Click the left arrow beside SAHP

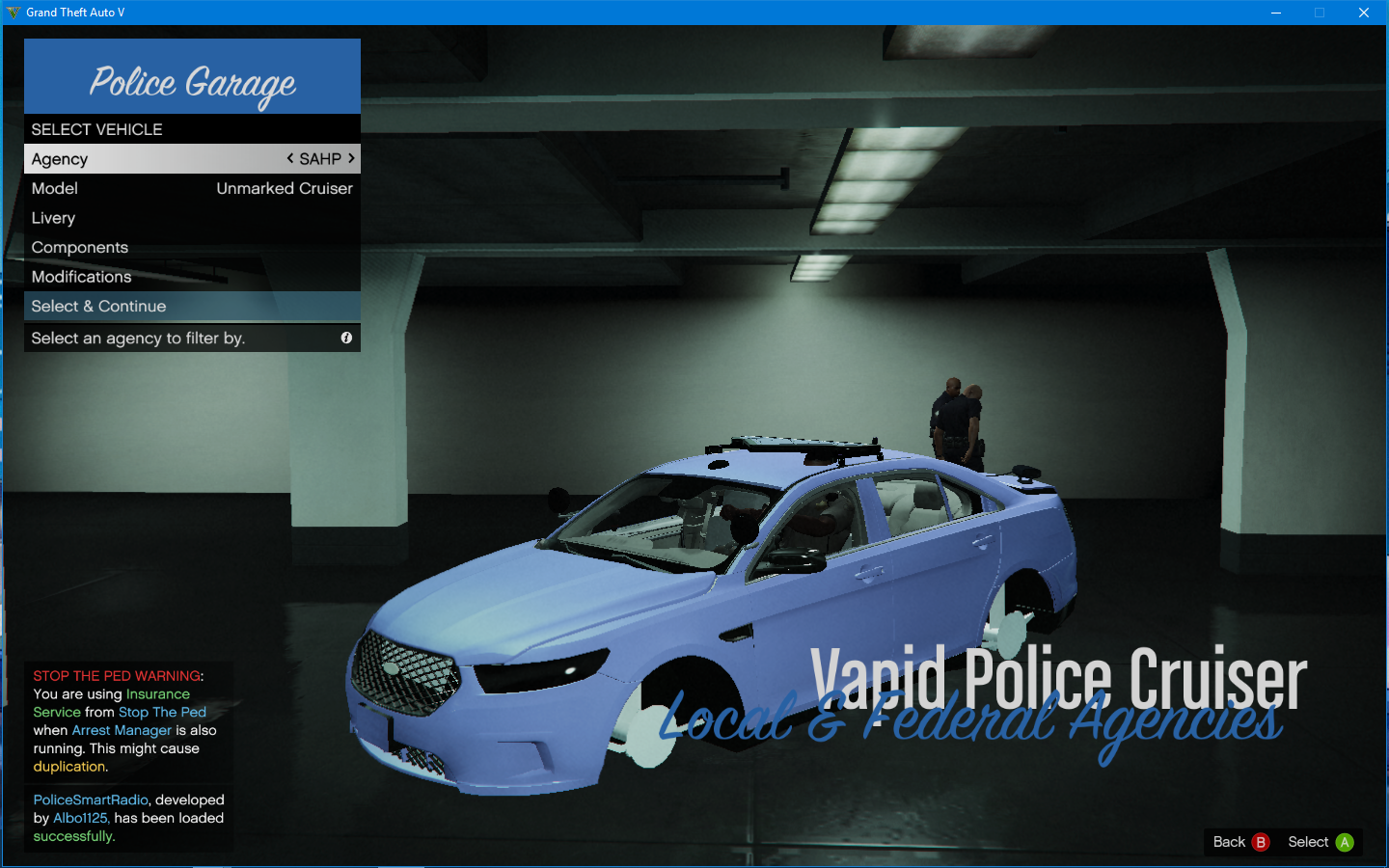point(290,158)
